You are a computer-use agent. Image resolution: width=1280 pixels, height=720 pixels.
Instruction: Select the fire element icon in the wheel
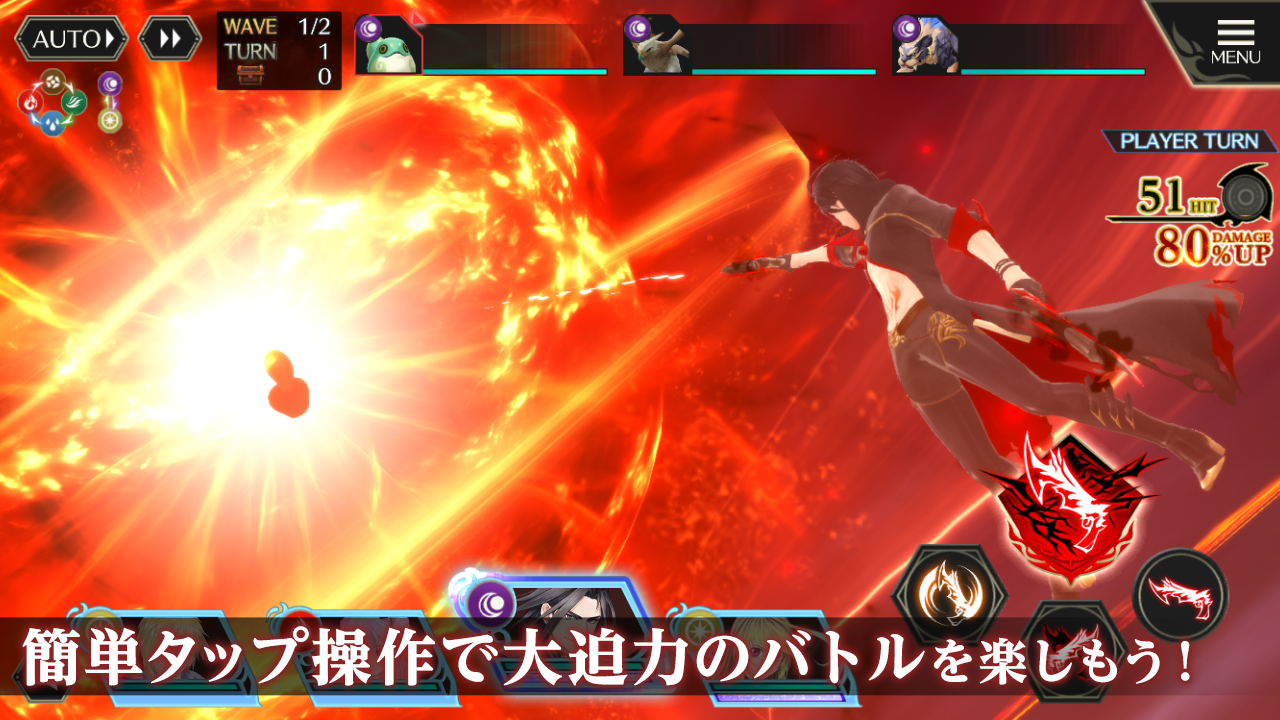point(30,102)
